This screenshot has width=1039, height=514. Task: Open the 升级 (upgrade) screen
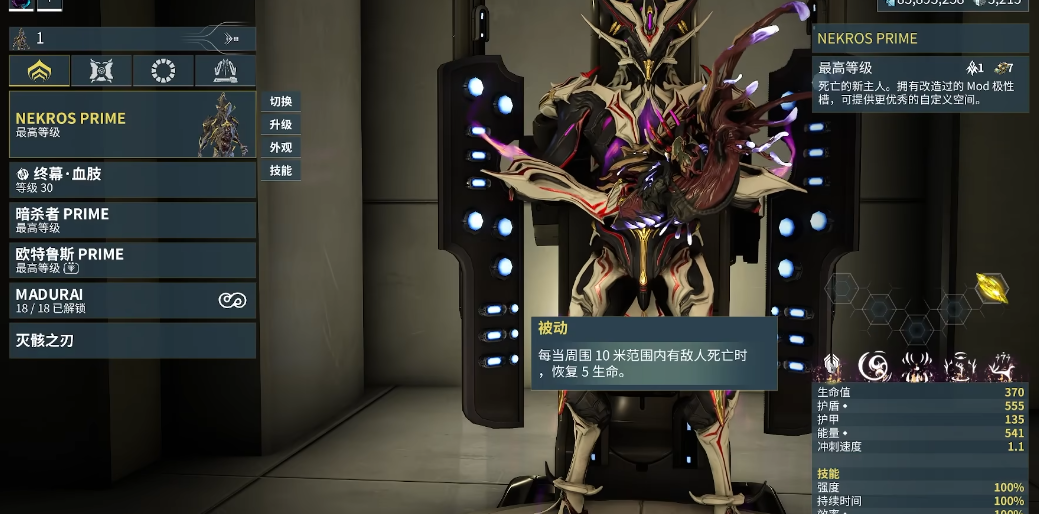281,125
